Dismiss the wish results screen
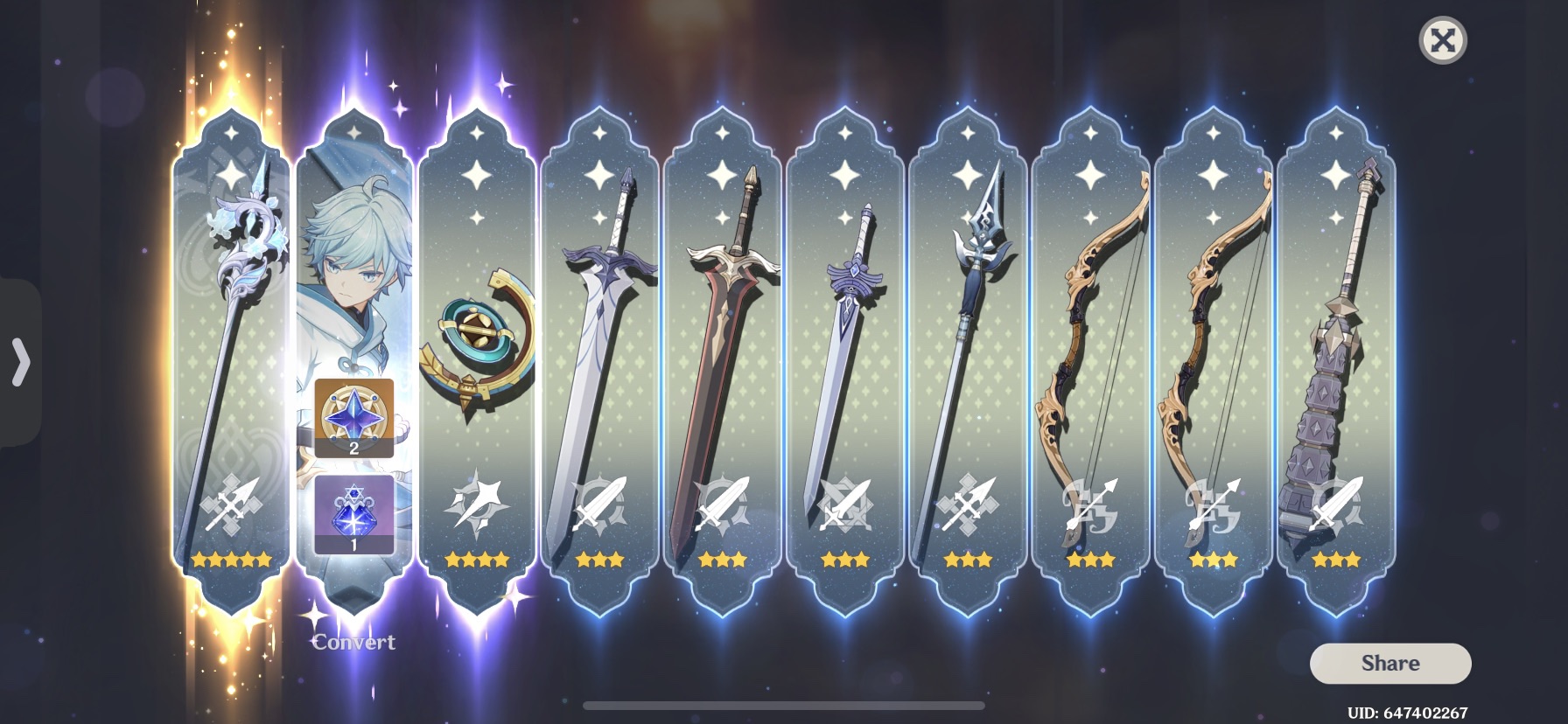1568x724 pixels. (1442, 38)
